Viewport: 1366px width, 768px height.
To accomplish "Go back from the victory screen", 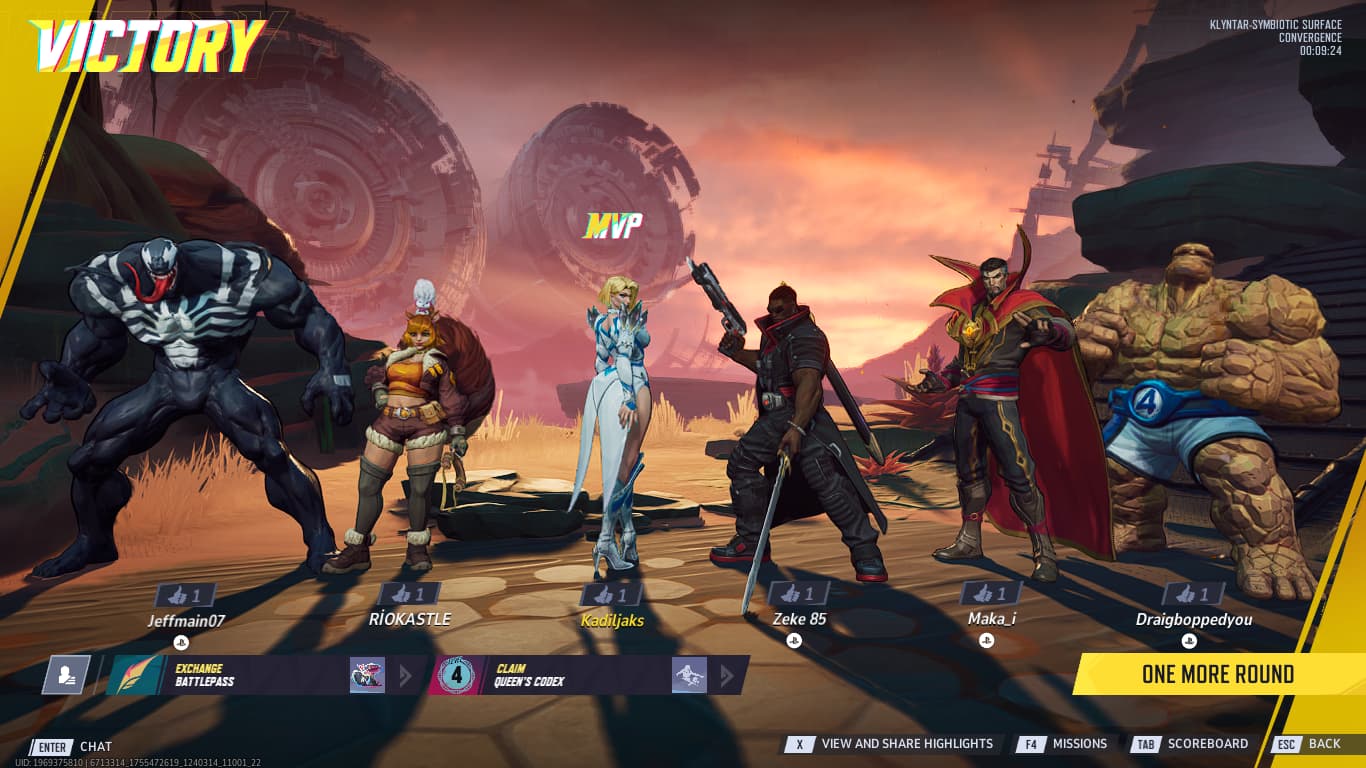I will point(1310,744).
